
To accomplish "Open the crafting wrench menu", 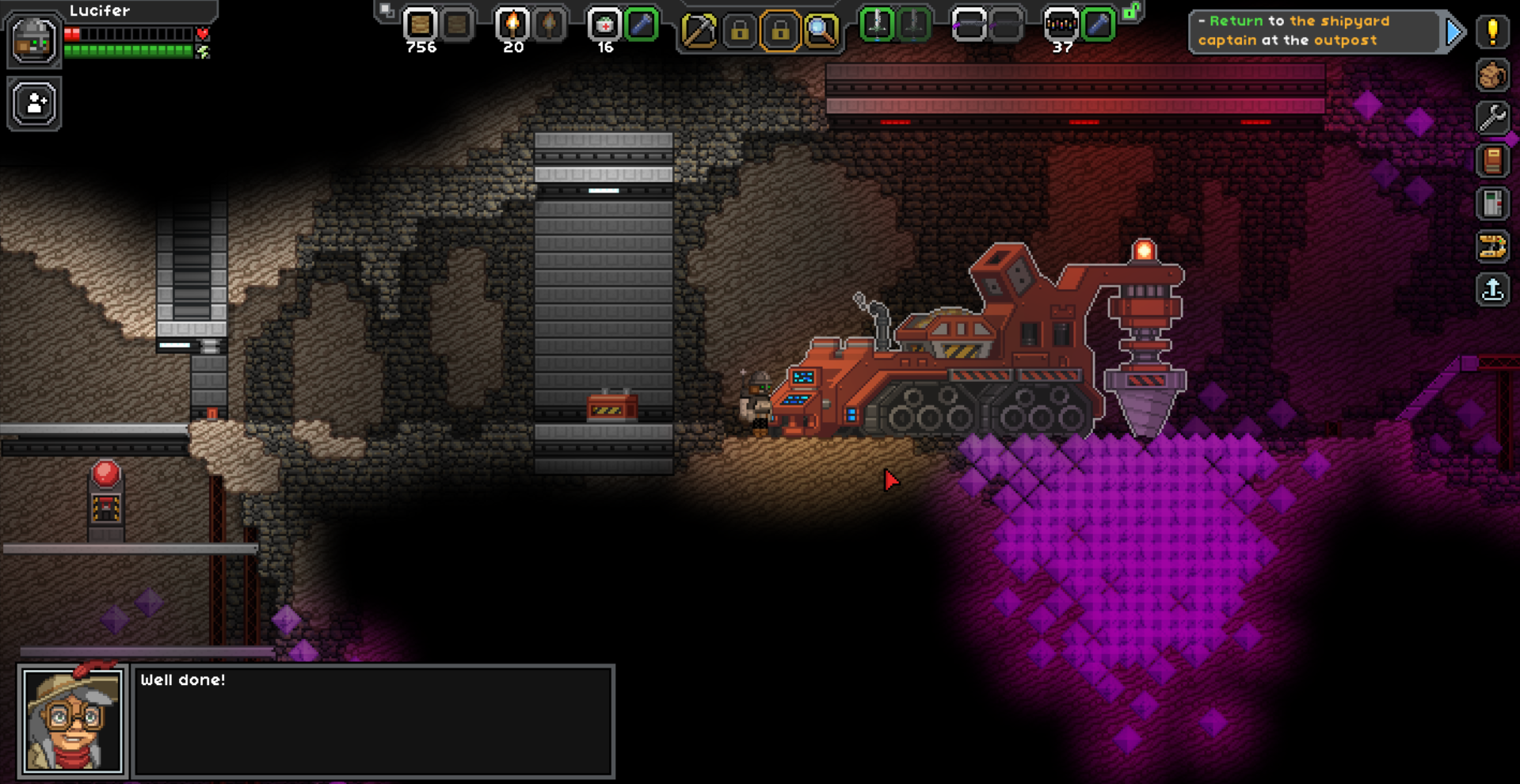I will (x=1492, y=118).
